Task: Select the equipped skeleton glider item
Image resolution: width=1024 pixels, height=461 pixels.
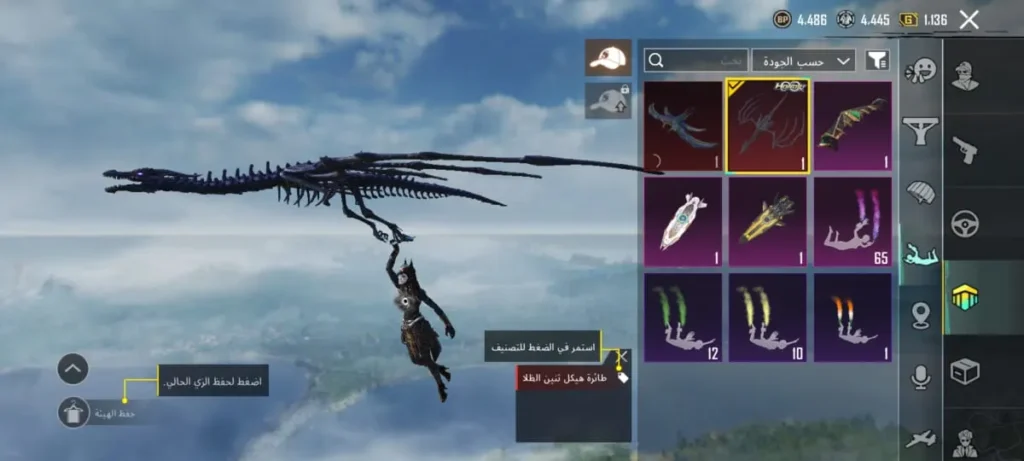Action: pyautogui.click(x=767, y=126)
